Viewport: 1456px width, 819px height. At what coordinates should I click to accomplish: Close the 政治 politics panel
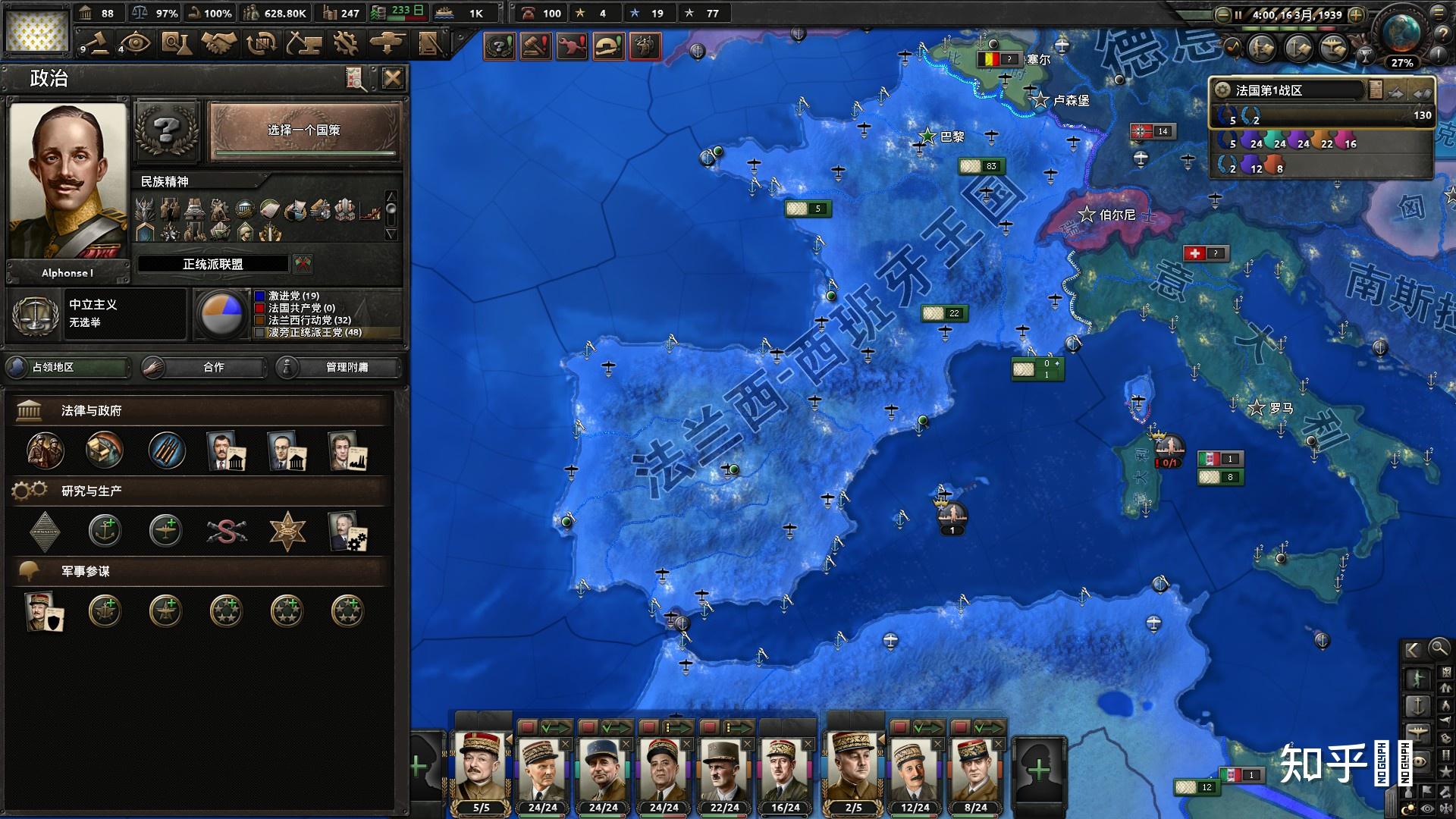tap(392, 78)
